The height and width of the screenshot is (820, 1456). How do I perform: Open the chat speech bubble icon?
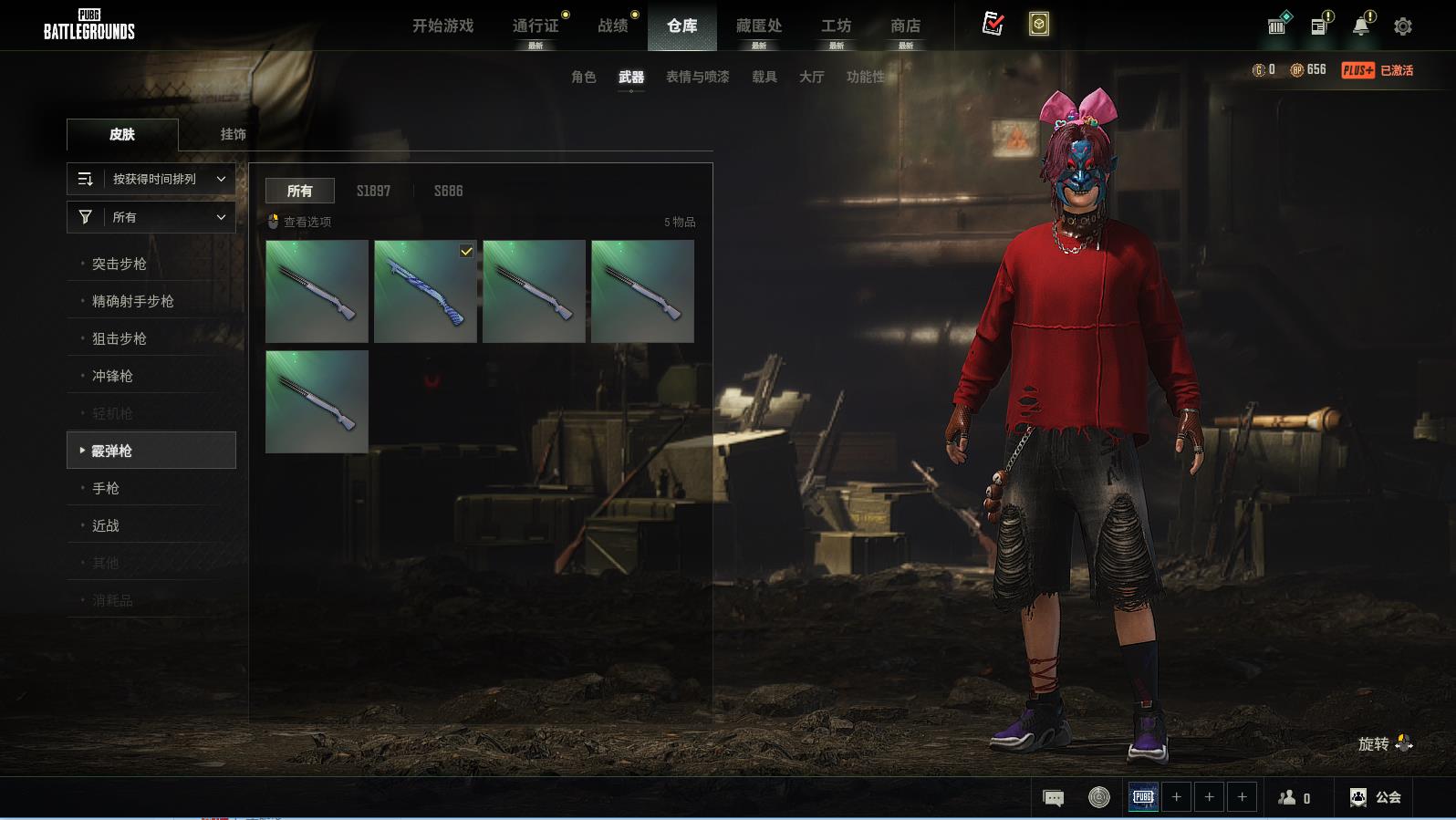pyautogui.click(x=1053, y=798)
